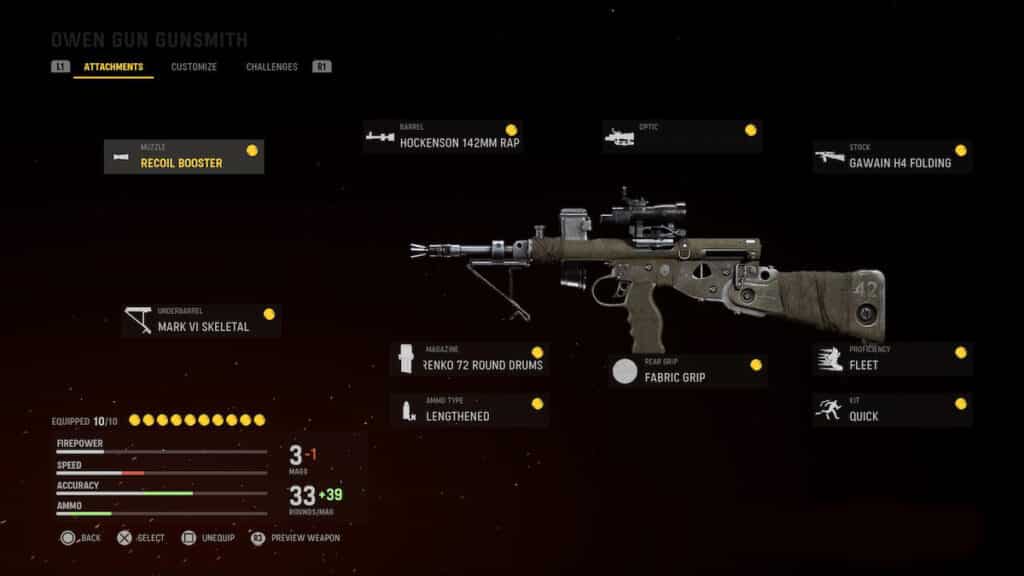Viewport: 1024px width, 576px height.
Task: Select the Gawain H4 Folding stock slot
Action: coord(892,157)
